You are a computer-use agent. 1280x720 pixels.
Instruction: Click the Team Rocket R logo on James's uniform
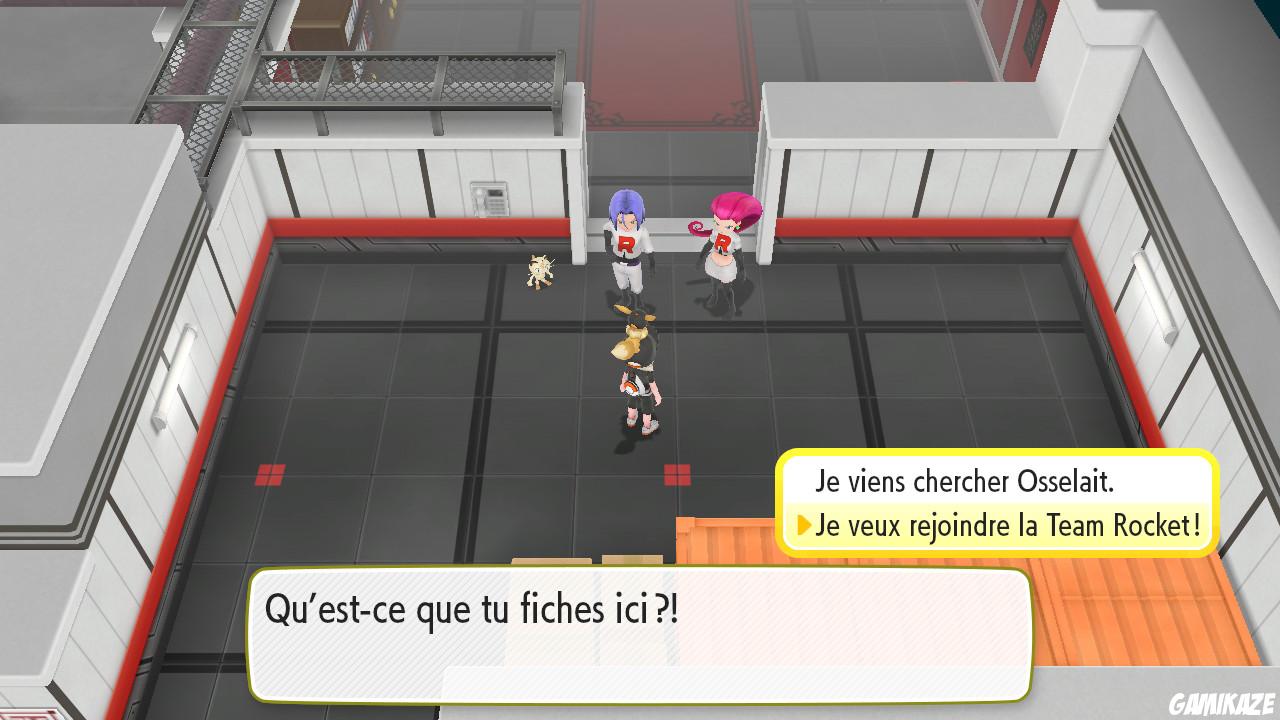pyautogui.click(x=625, y=245)
